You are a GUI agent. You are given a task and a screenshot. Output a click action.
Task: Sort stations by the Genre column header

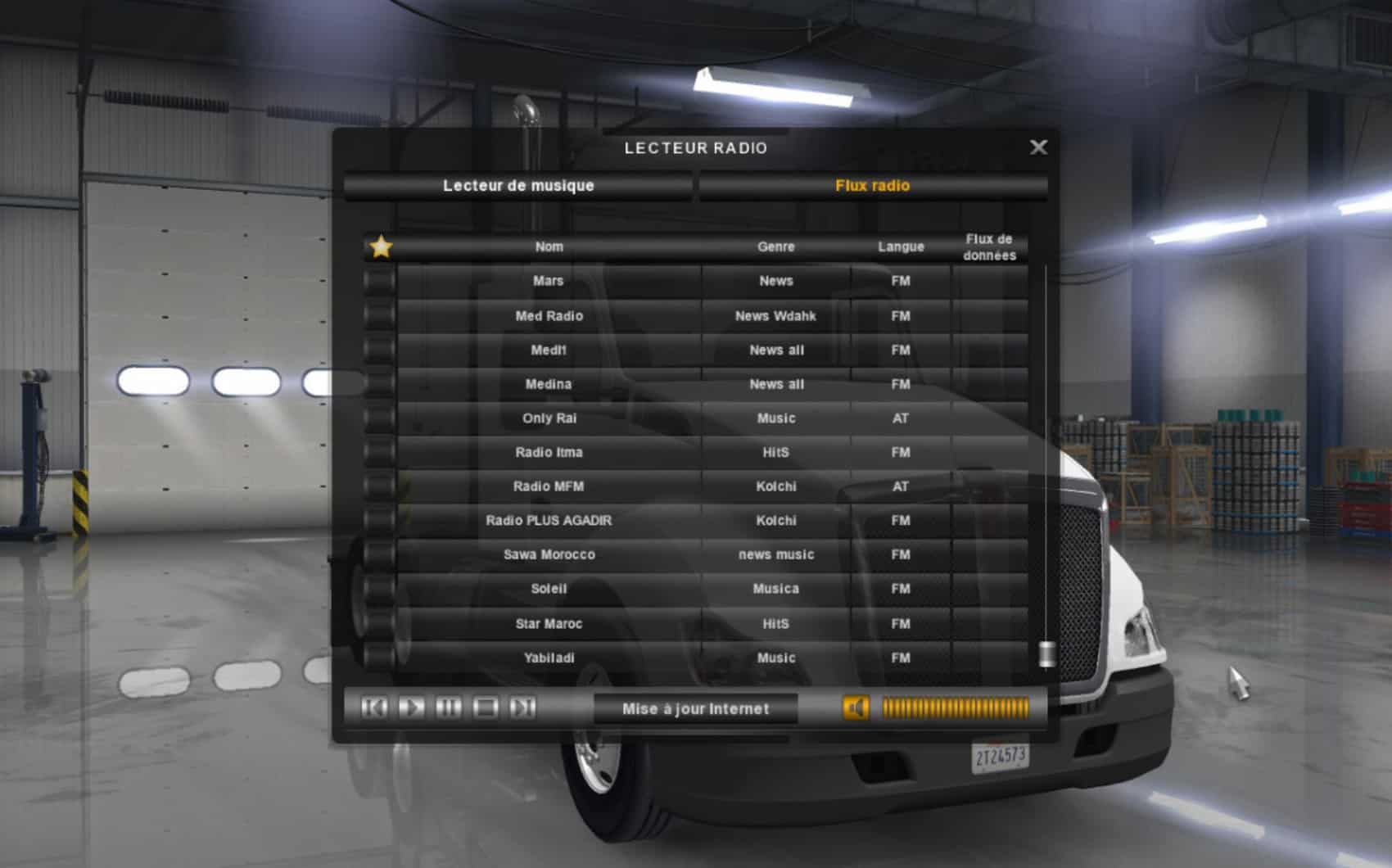click(775, 246)
